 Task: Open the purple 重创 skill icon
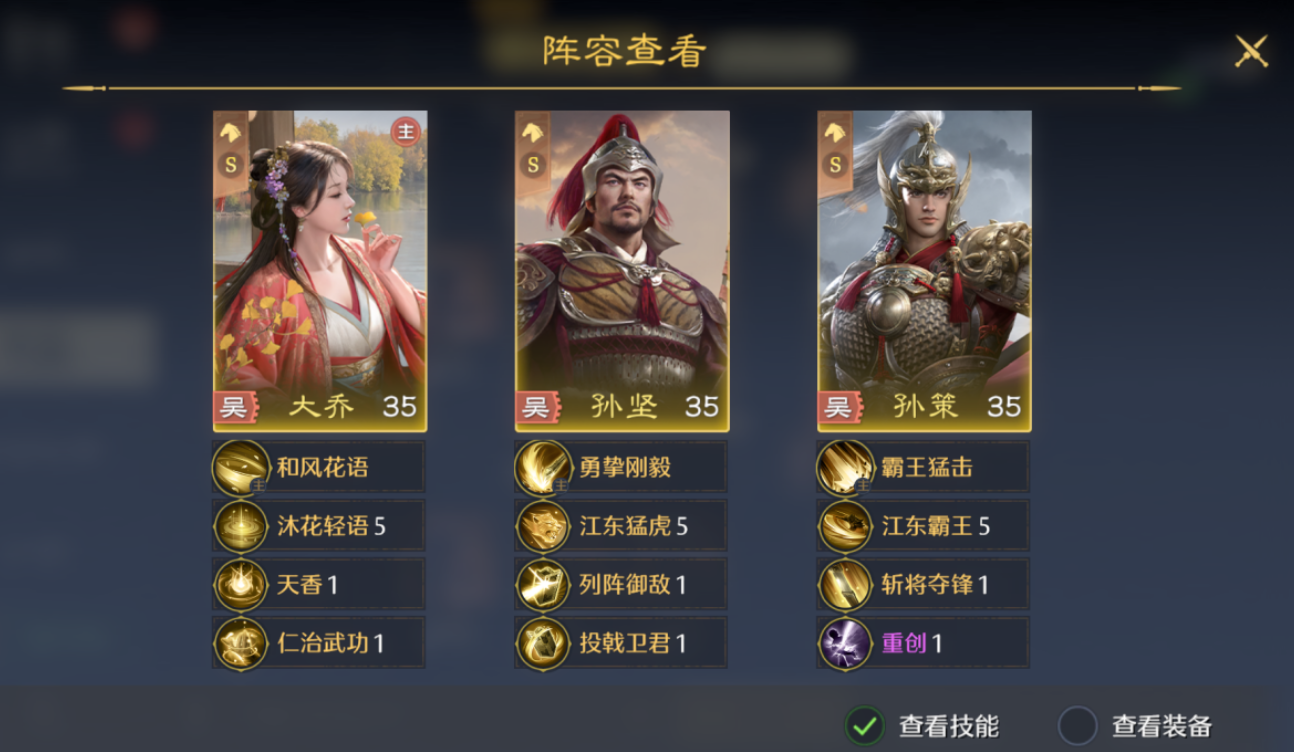[843, 643]
